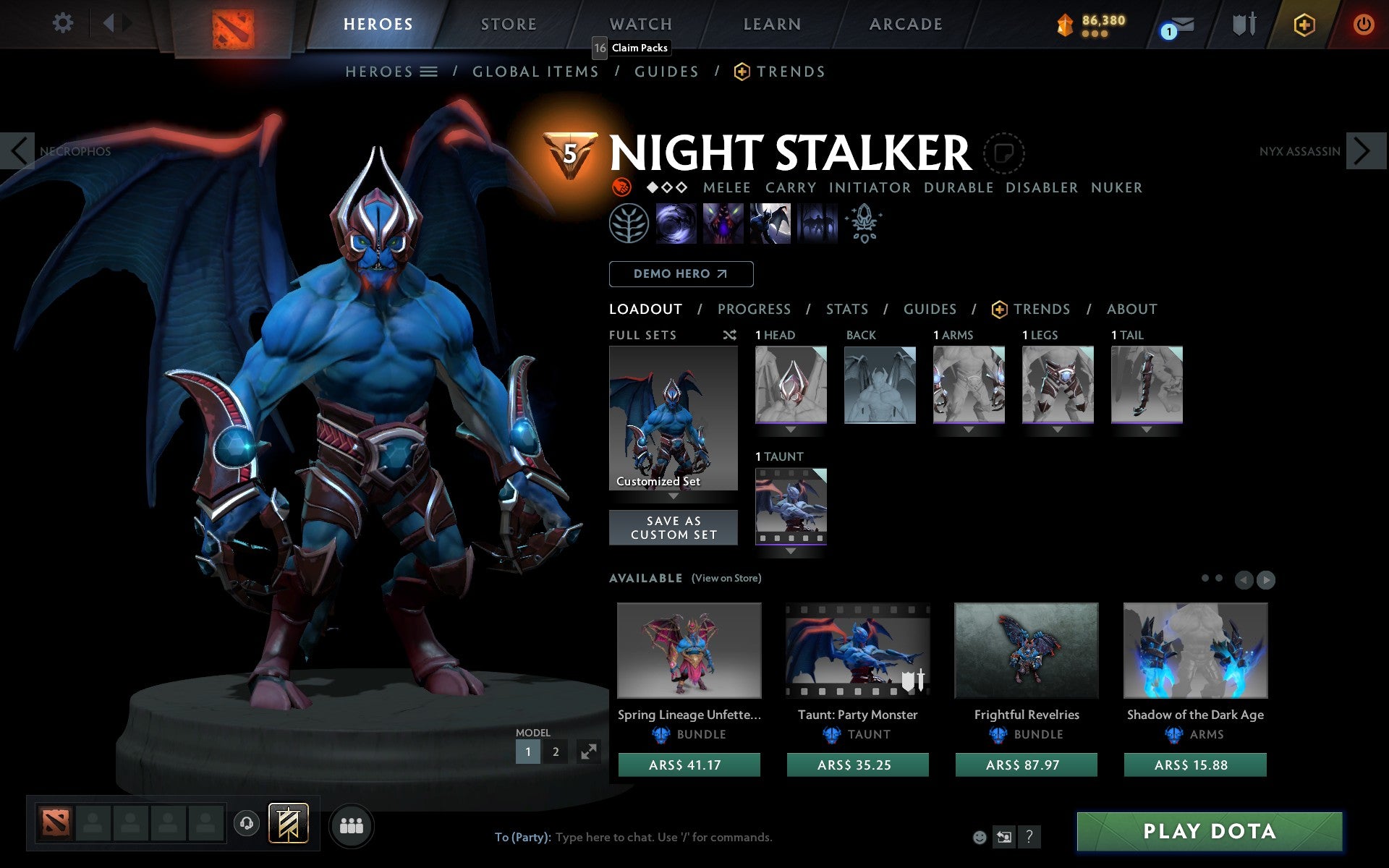The image size is (1389, 868).
Task: Expand the 1 HEAD item dropdown arrow
Action: point(790,428)
